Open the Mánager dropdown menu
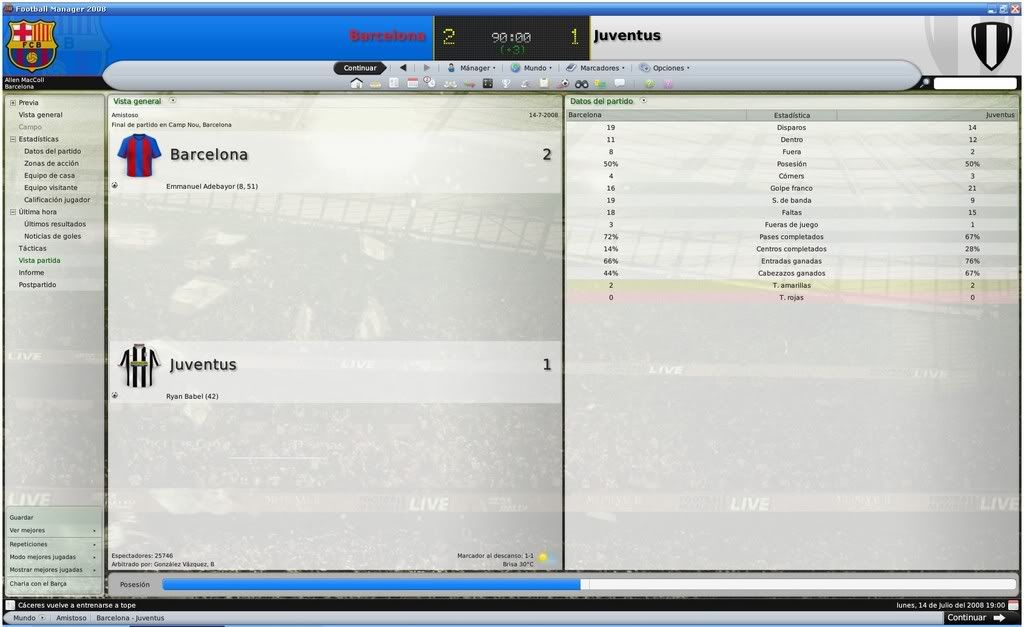The height and width of the screenshot is (627, 1024). 470,68
